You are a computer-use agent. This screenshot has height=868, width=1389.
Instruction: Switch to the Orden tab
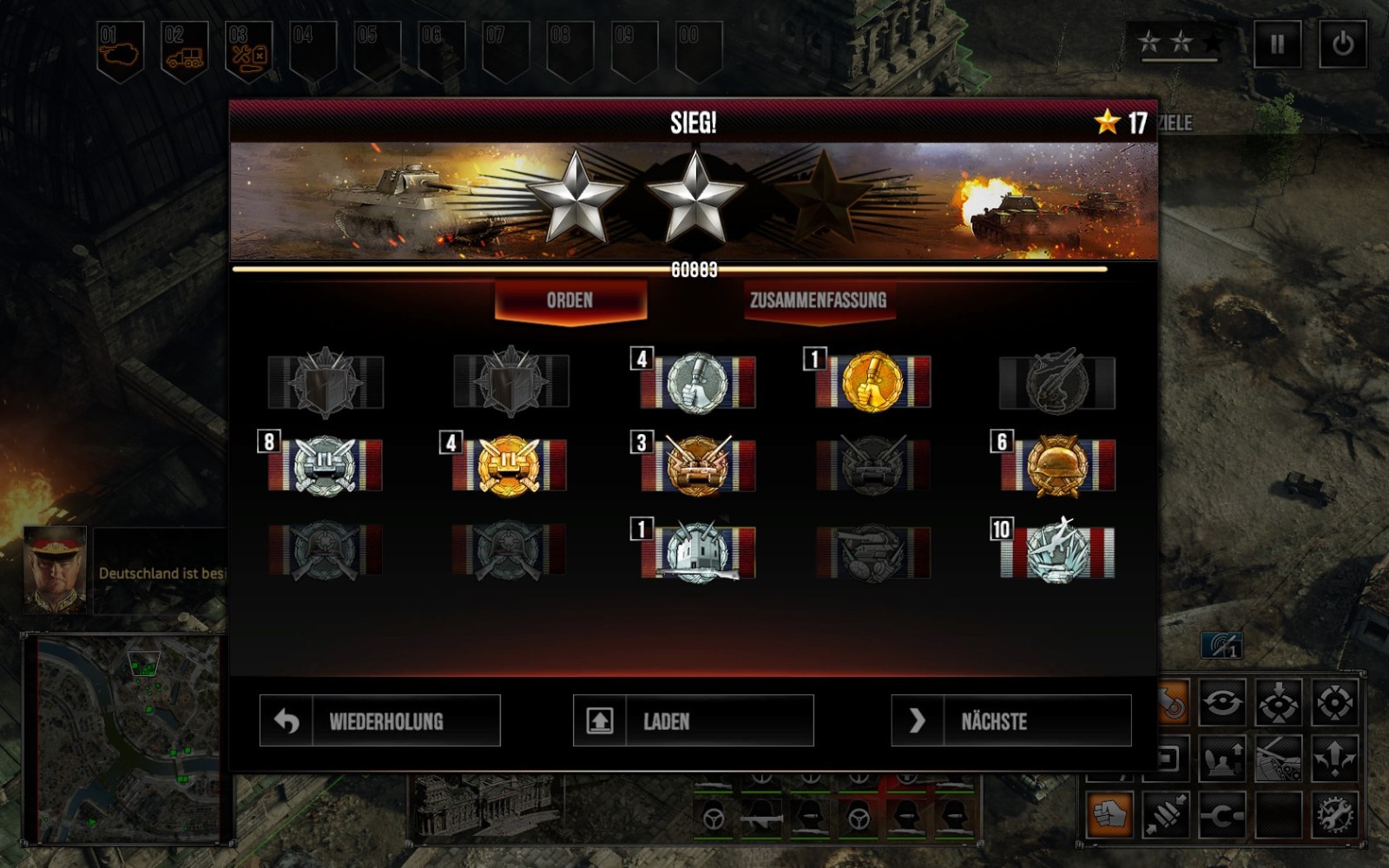[x=570, y=300]
